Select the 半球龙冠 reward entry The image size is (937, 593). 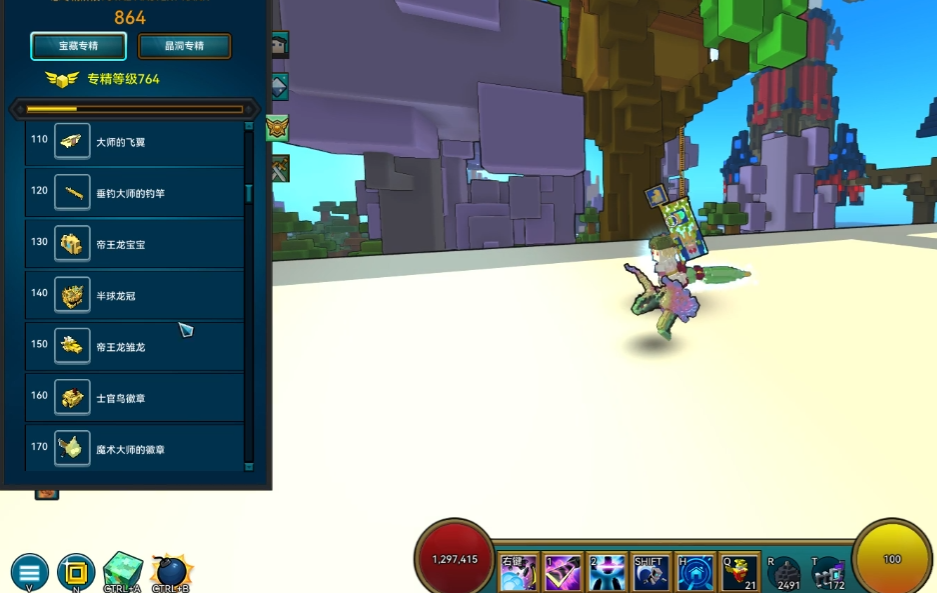coord(134,295)
